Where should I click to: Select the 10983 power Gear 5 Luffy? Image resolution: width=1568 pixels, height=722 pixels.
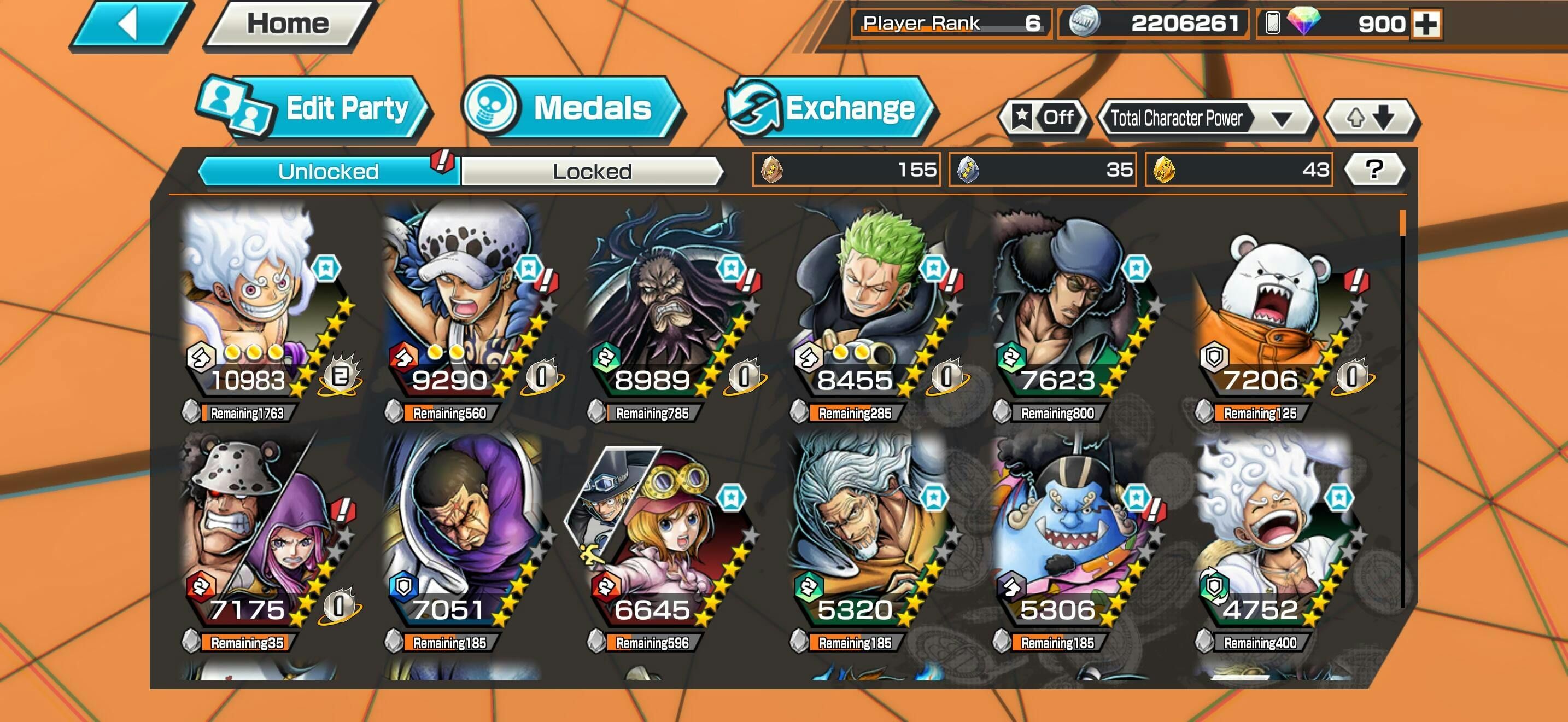pos(262,304)
